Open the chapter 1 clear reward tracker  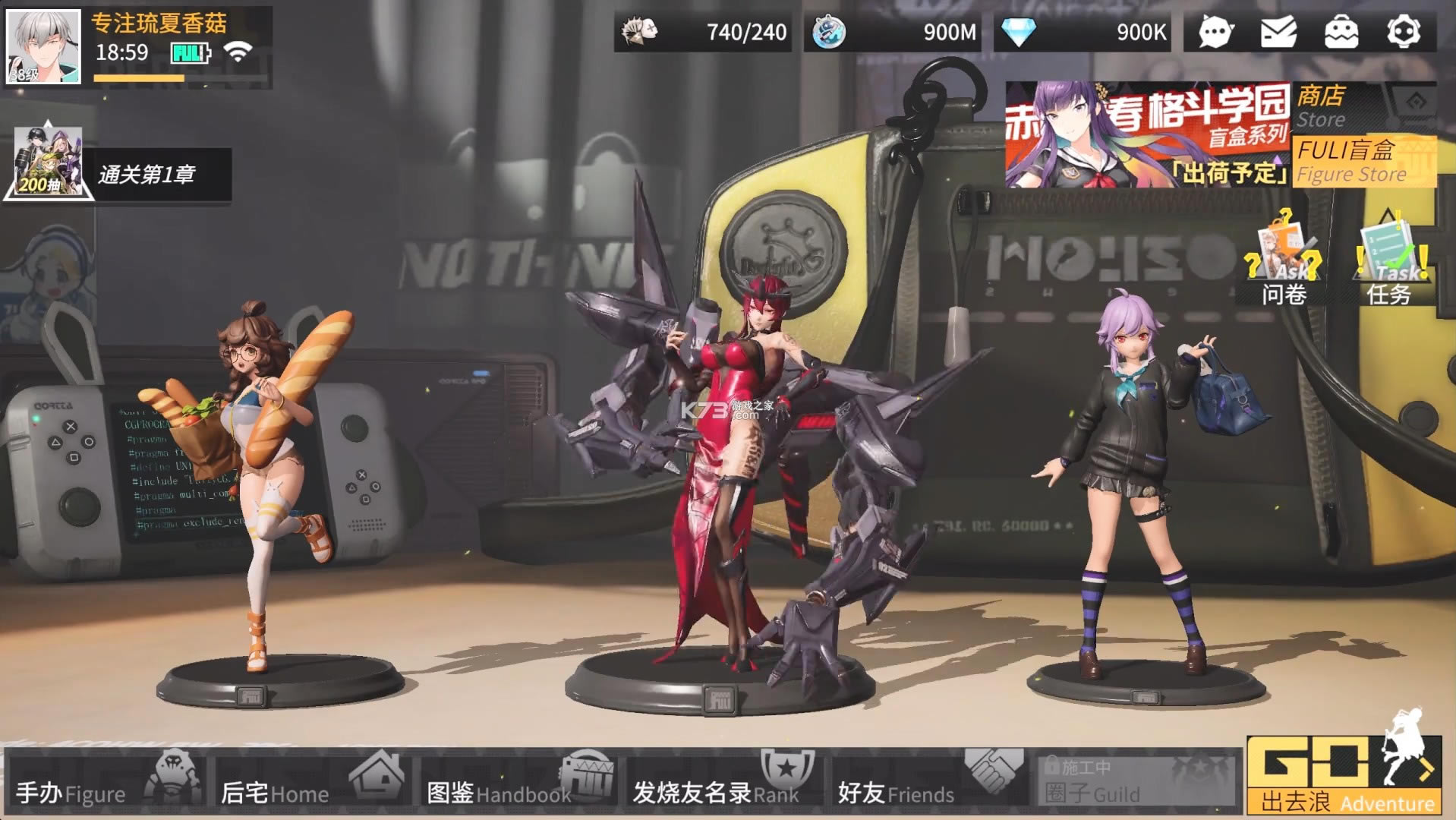coord(118,173)
